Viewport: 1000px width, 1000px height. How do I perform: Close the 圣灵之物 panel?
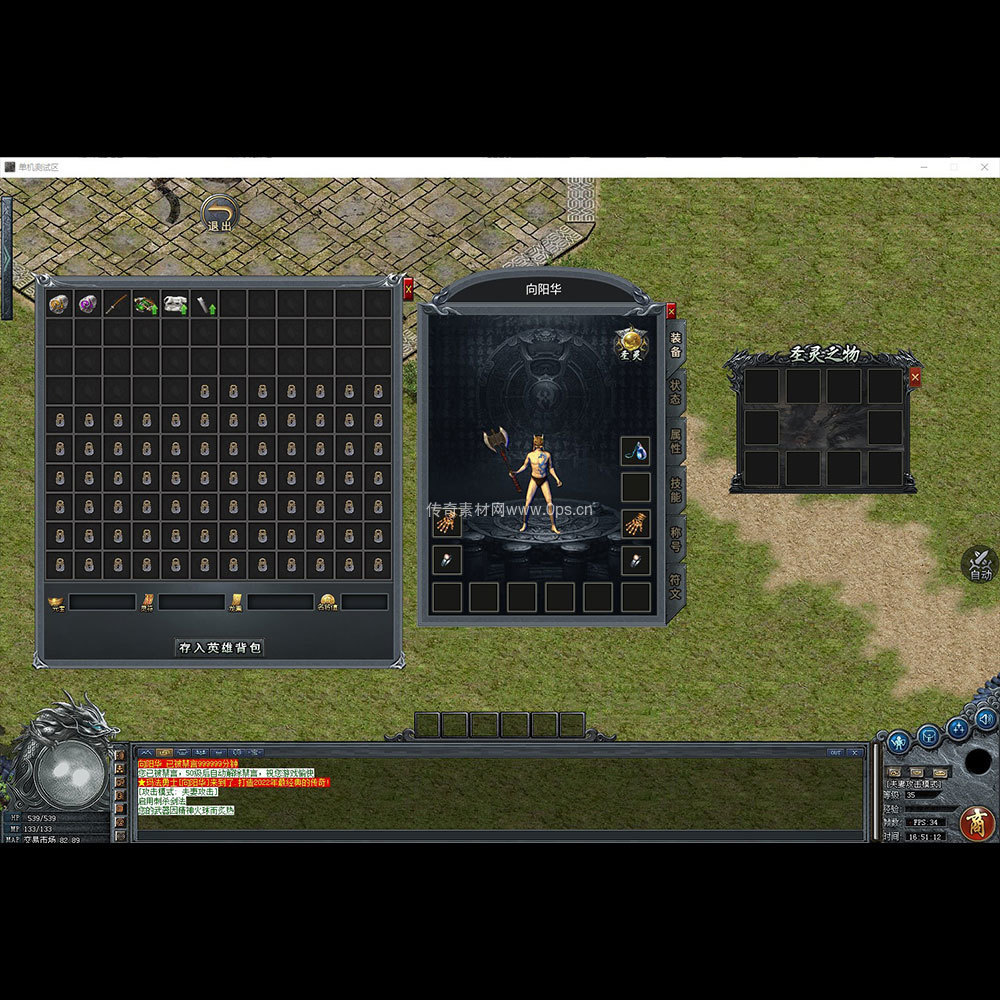coord(915,377)
